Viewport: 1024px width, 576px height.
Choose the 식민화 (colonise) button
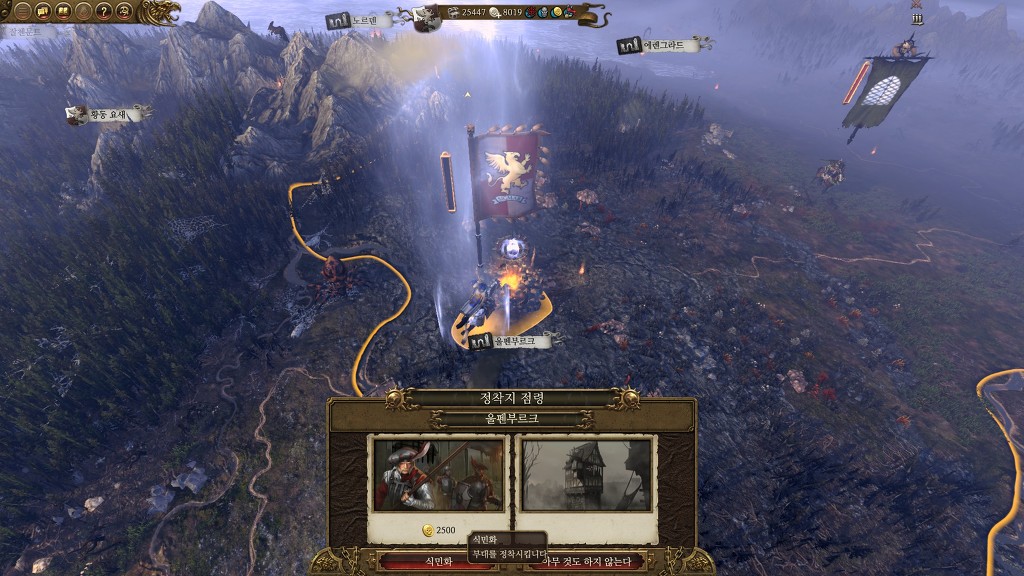pos(420,561)
